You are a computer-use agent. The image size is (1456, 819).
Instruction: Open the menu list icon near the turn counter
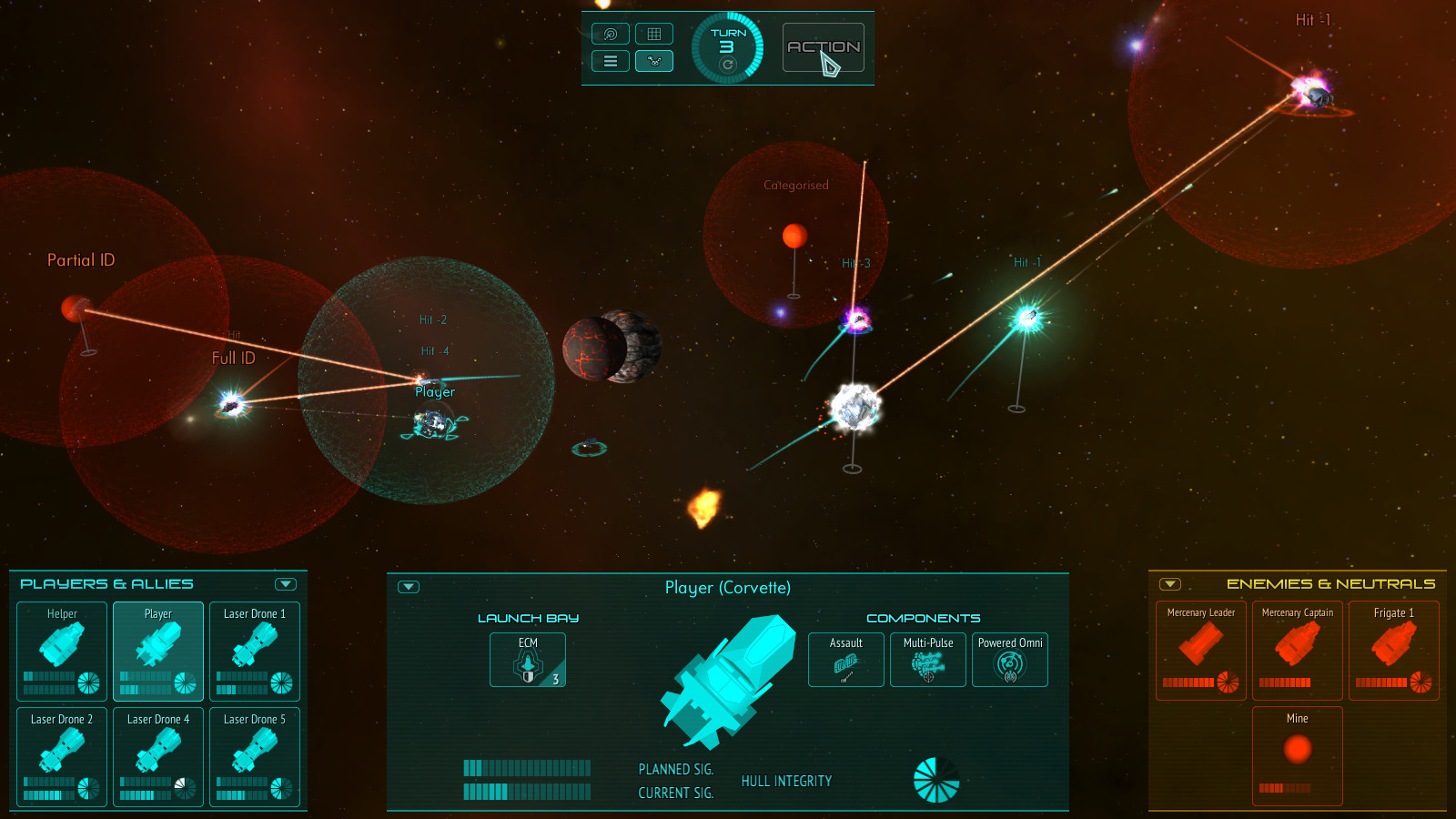[x=610, y=61]
